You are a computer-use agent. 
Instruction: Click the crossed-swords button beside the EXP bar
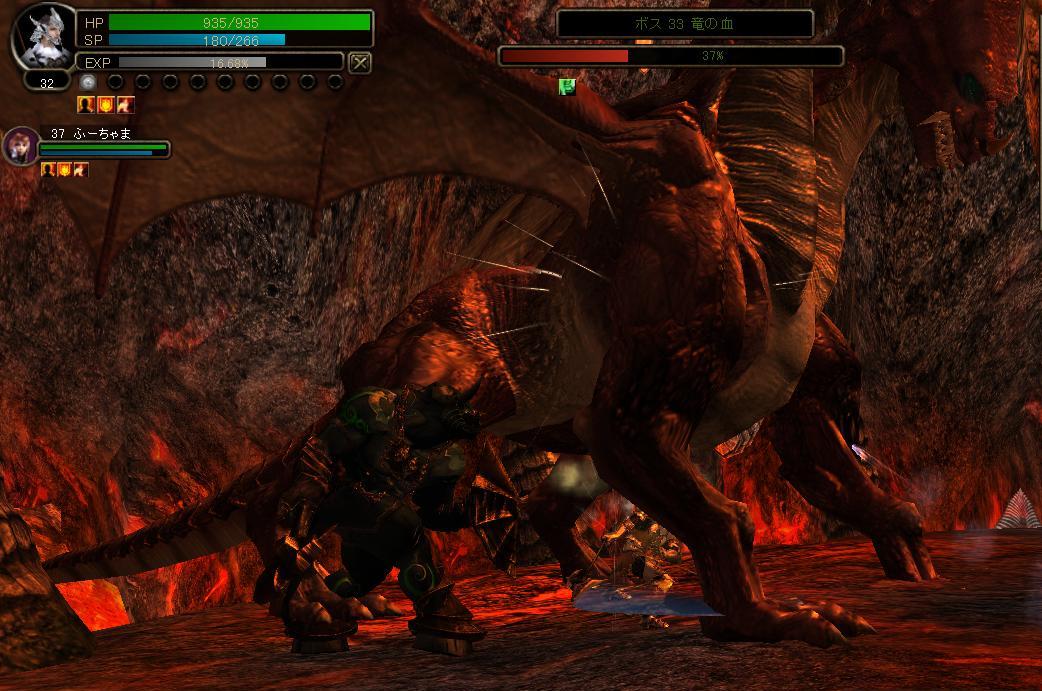[360, 62]
